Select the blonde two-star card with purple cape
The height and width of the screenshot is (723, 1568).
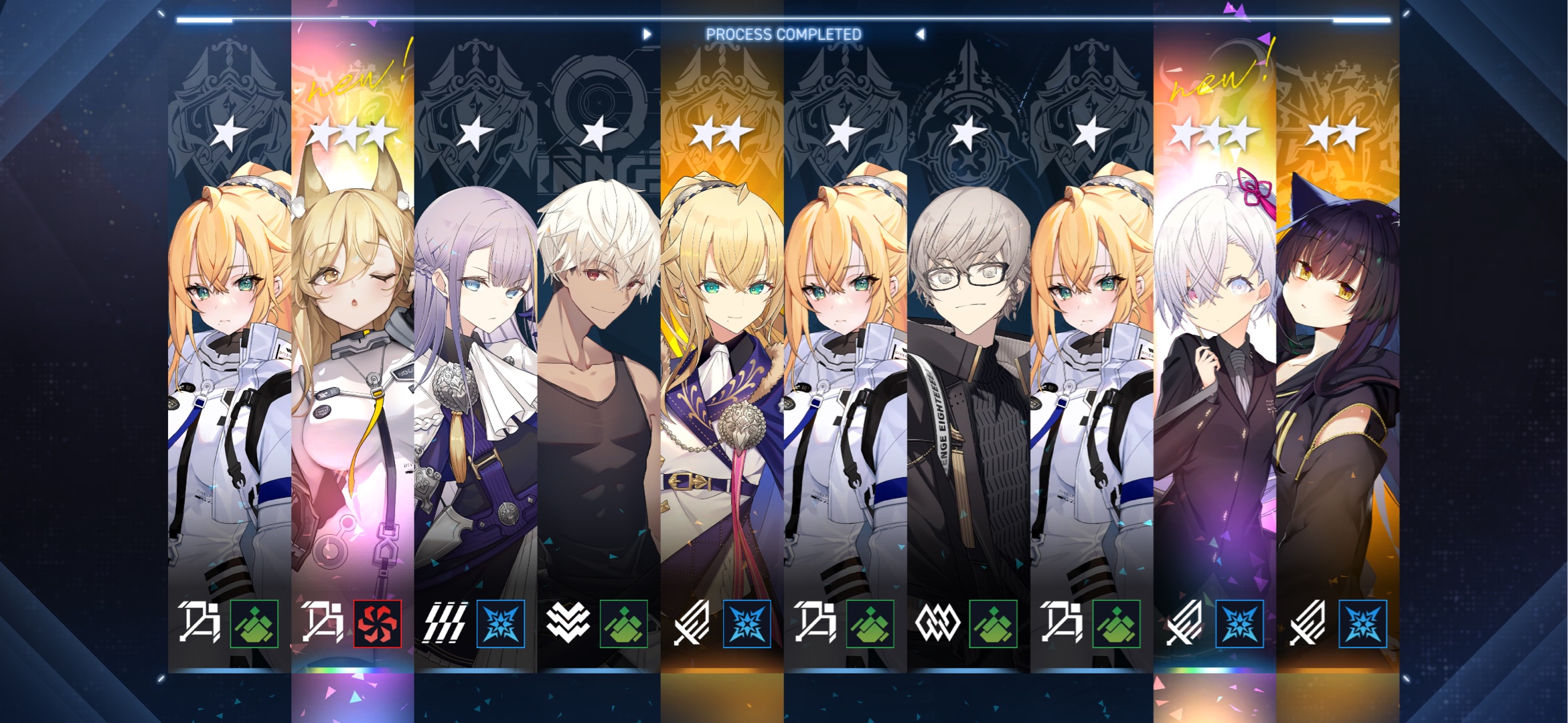coord(722,348)
